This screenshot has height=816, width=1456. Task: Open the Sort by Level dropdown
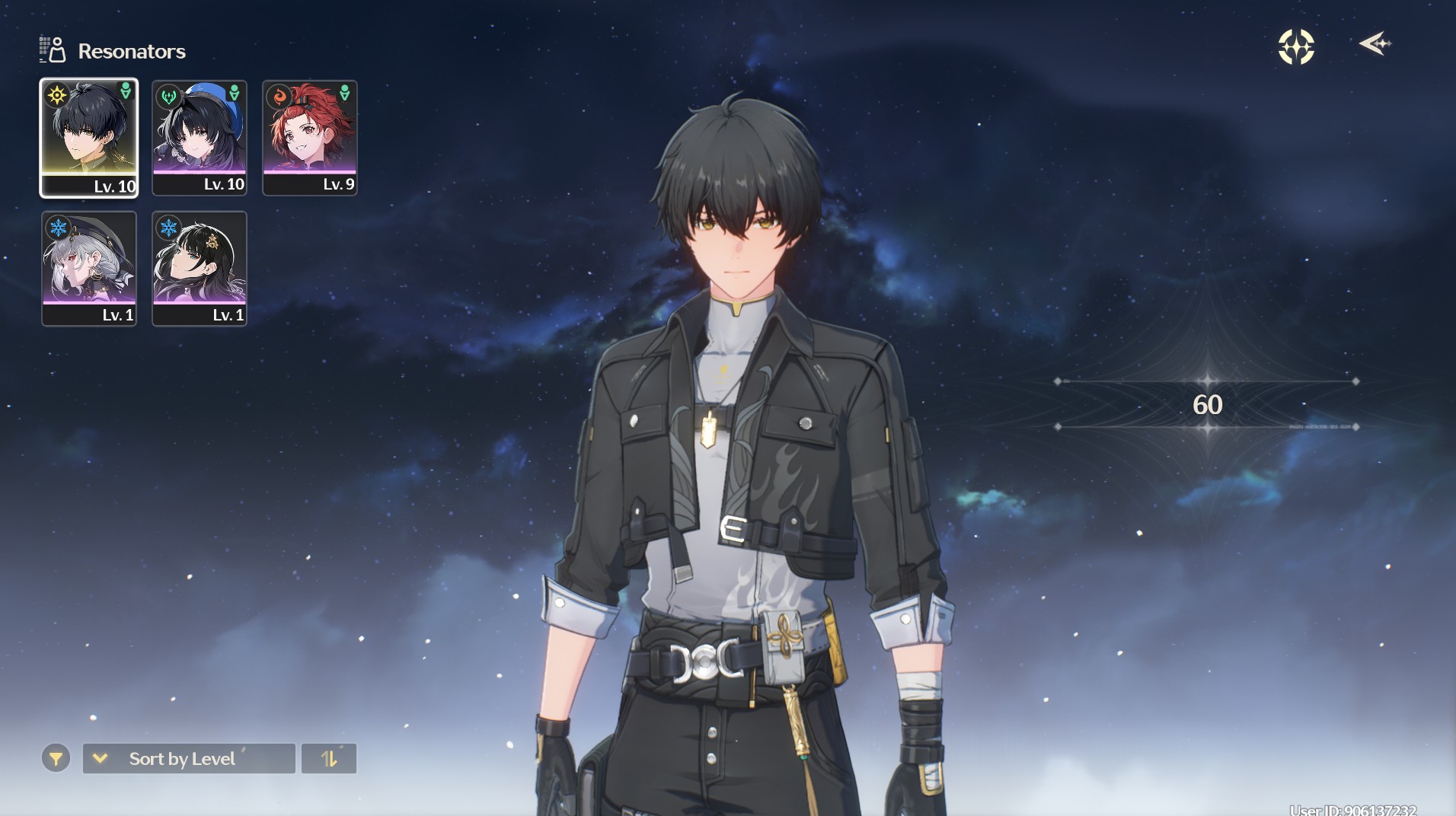pos(189,758)
